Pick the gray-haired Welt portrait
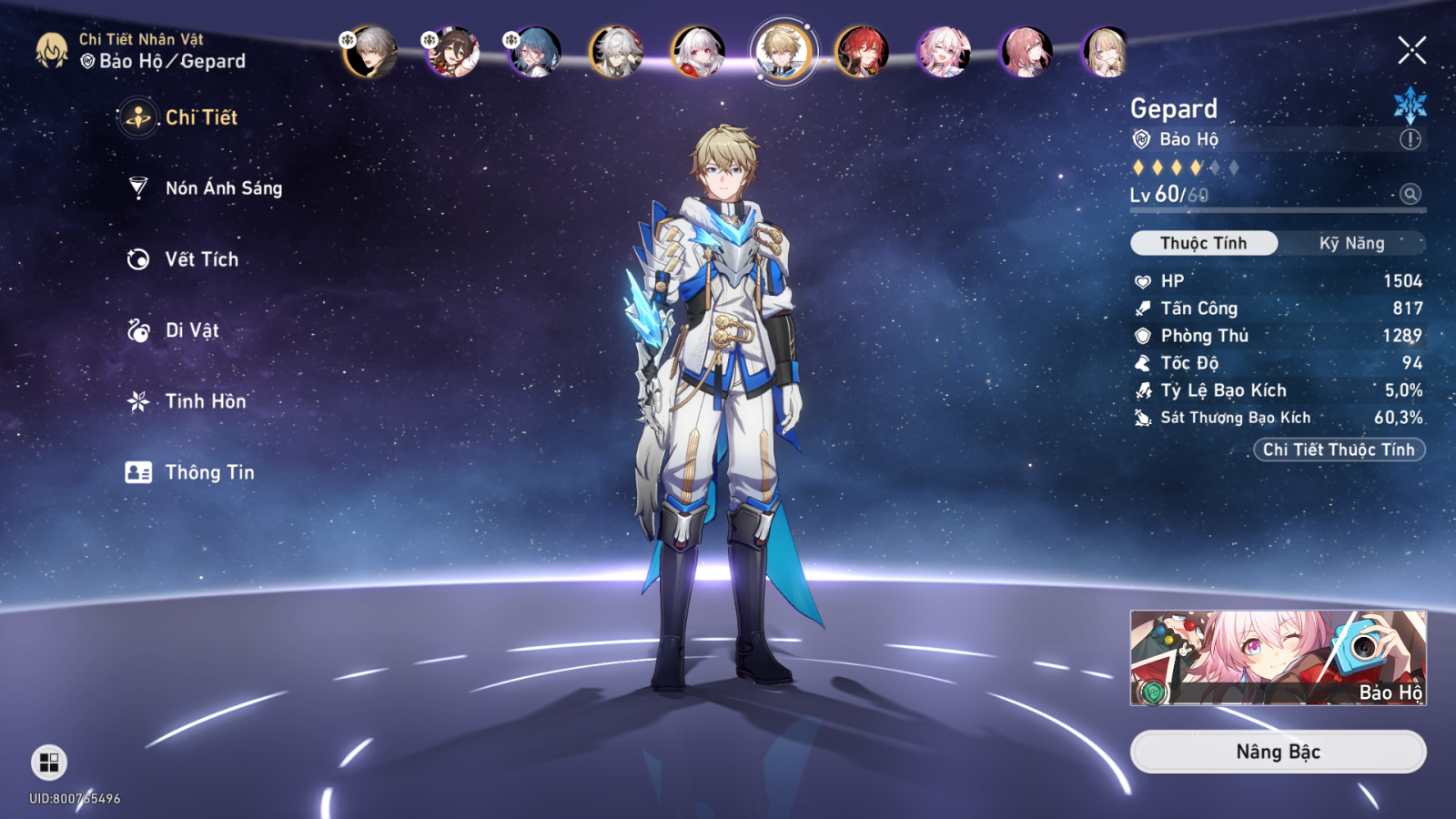Viewport: 1456px width, 819px height. point(370,51)
